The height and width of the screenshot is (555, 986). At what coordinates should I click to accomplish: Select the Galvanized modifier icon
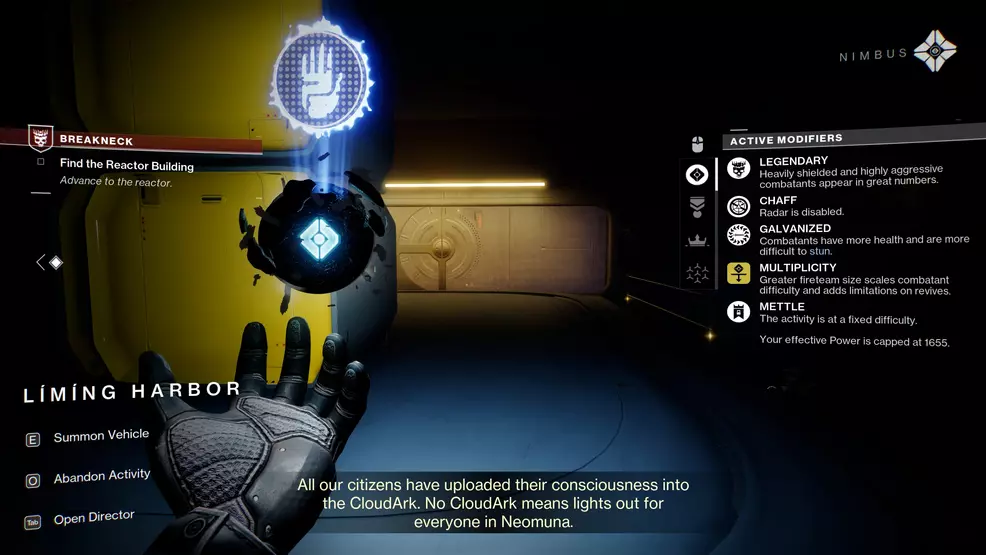pos(738,235)
